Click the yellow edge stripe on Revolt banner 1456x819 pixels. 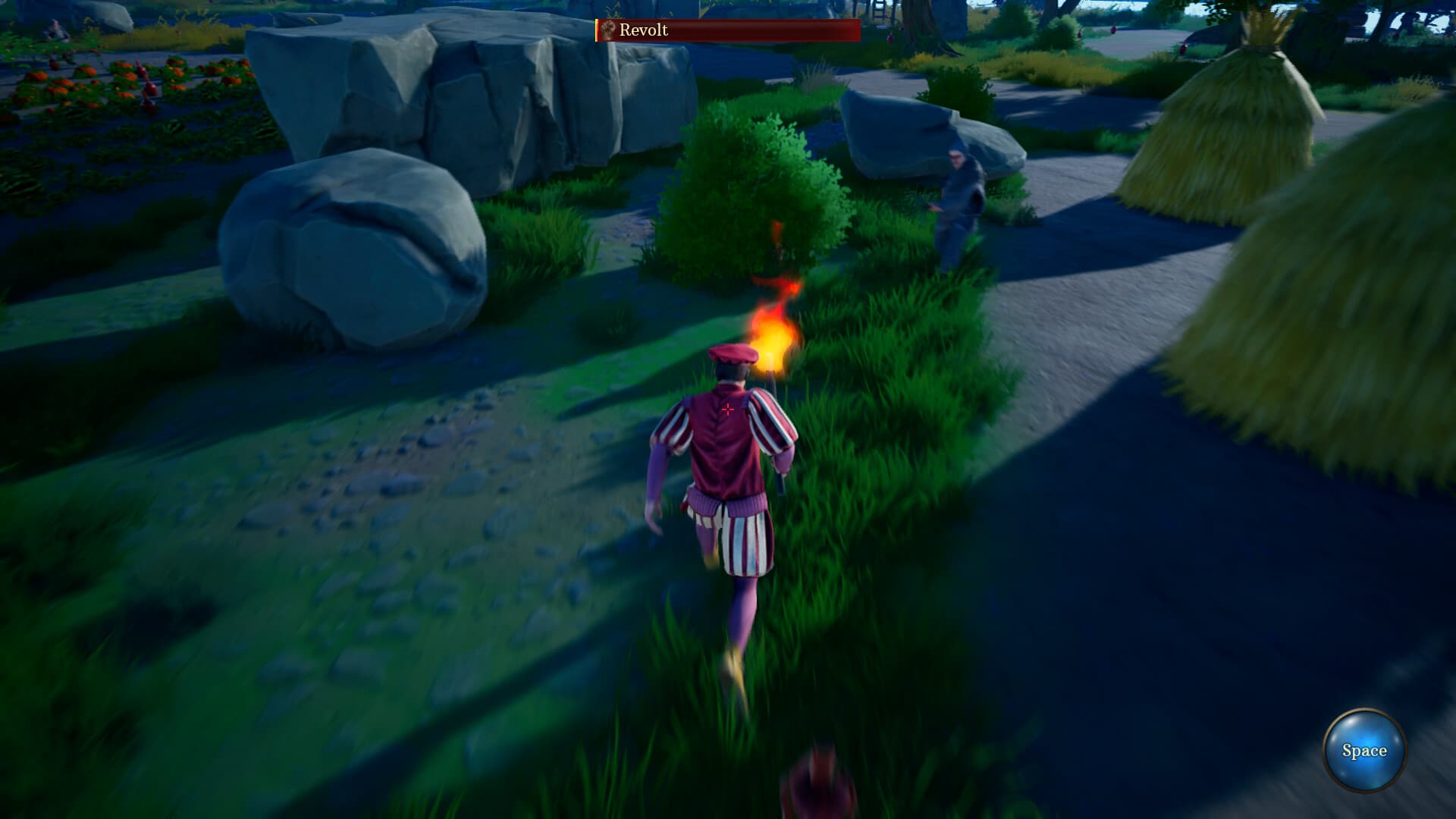[x=598, y=32]
